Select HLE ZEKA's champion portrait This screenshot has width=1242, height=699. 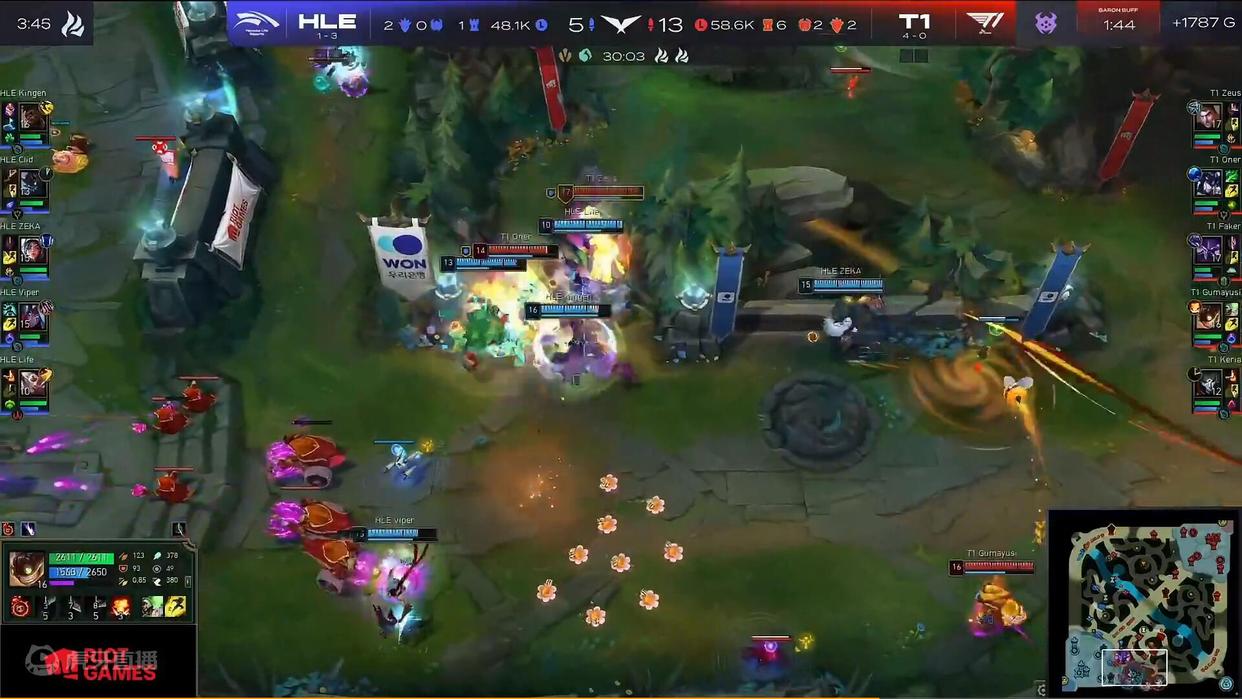32,250
